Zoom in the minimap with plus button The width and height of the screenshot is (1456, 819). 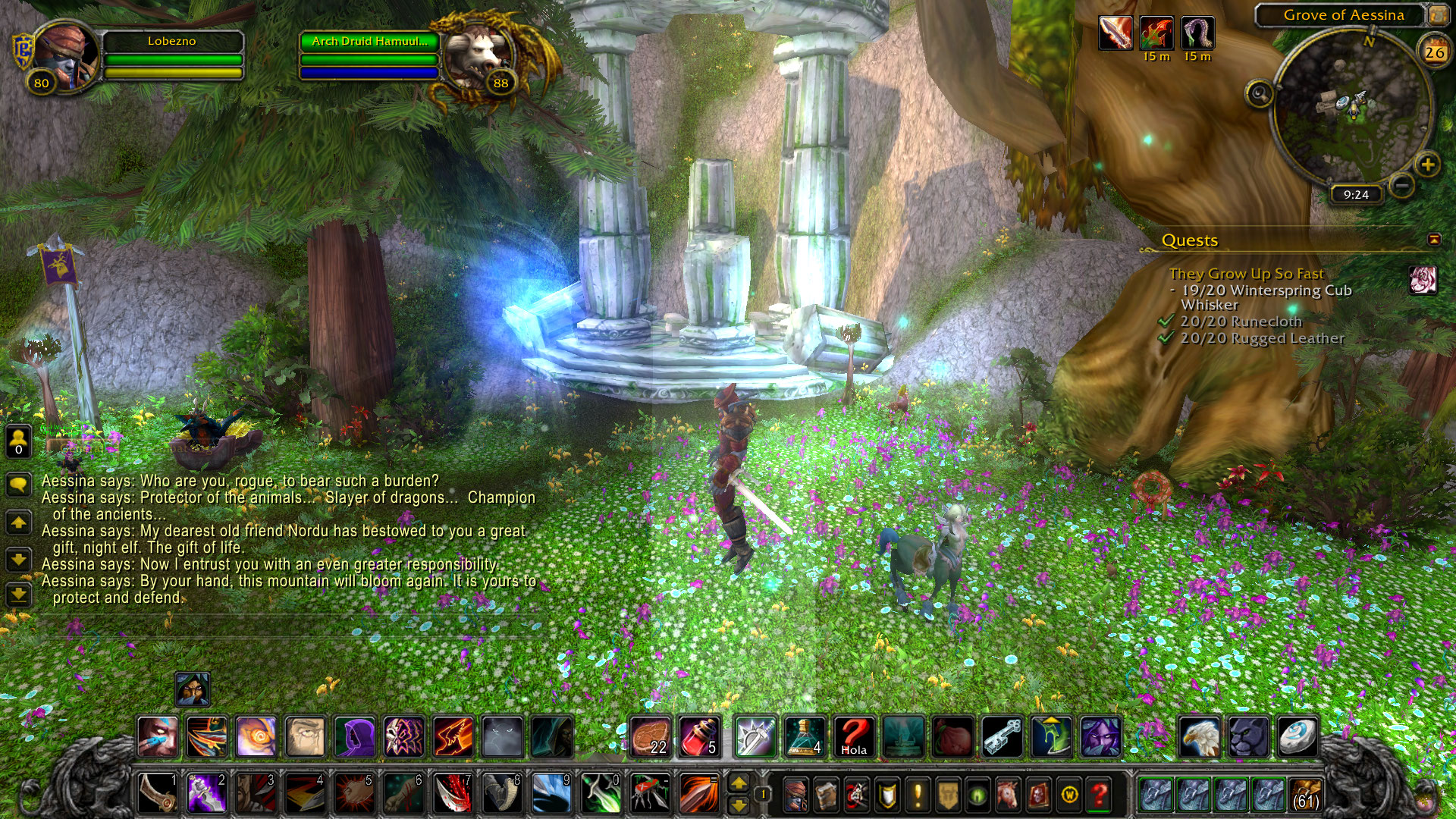[1427, 165]
